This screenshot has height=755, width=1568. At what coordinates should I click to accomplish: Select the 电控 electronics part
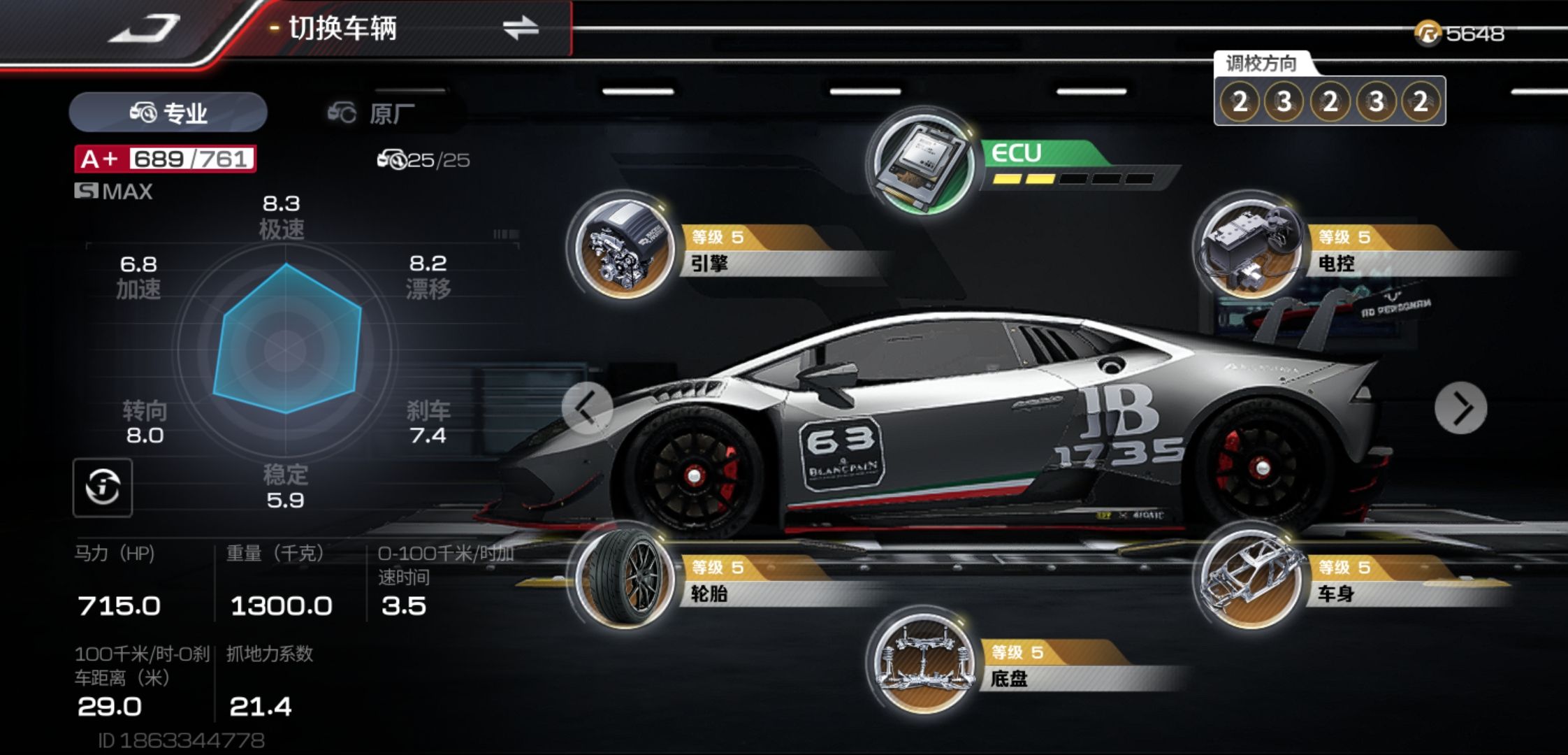click(1248, 248)
